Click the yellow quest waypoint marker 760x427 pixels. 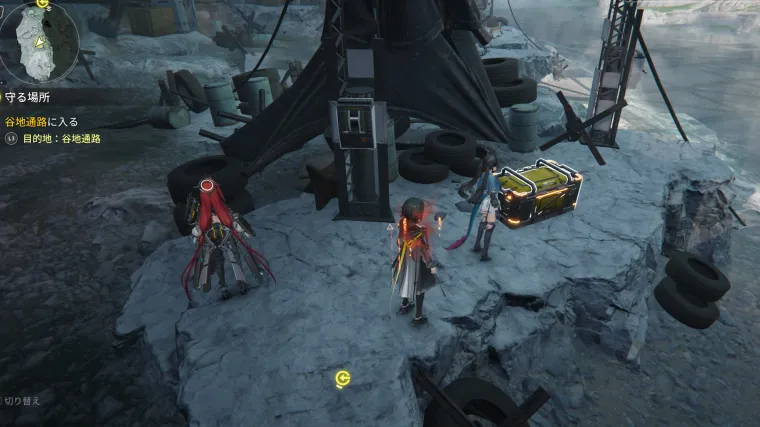[343, 378]
